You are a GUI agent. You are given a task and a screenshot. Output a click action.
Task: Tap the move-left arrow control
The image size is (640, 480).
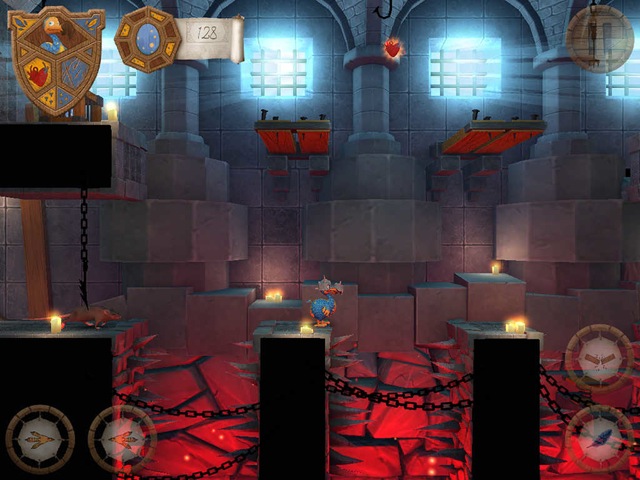(x=39, y=438)
